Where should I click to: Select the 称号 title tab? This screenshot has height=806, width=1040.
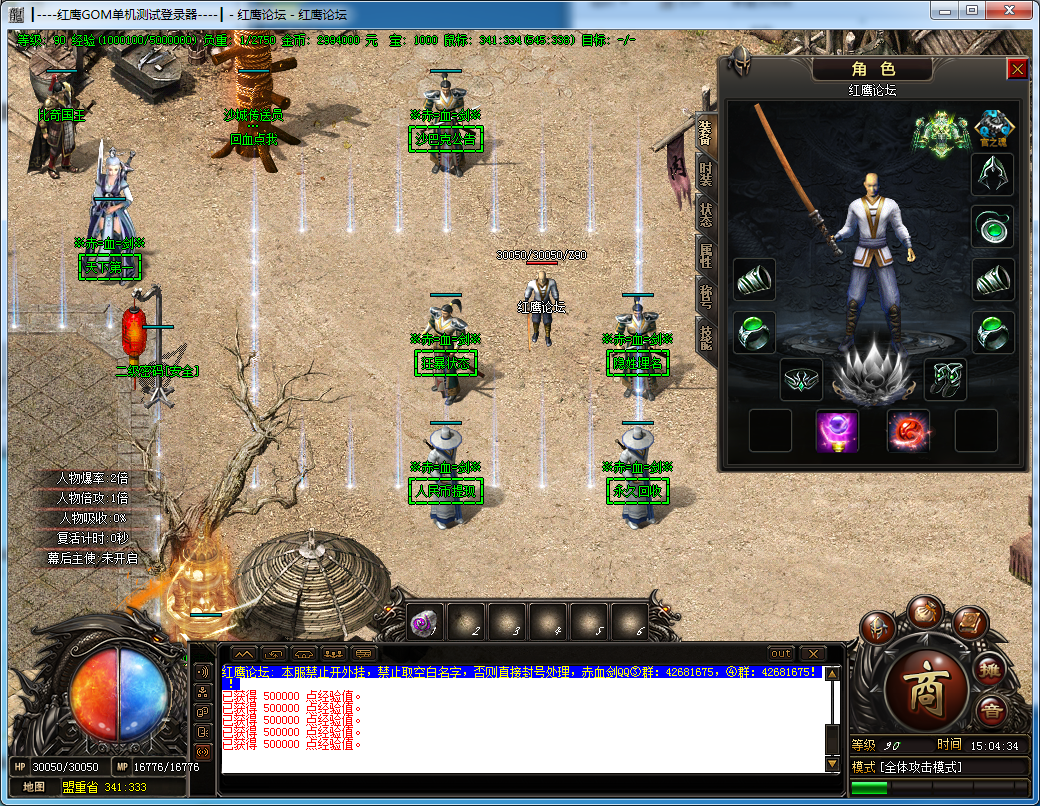point(706,297)
